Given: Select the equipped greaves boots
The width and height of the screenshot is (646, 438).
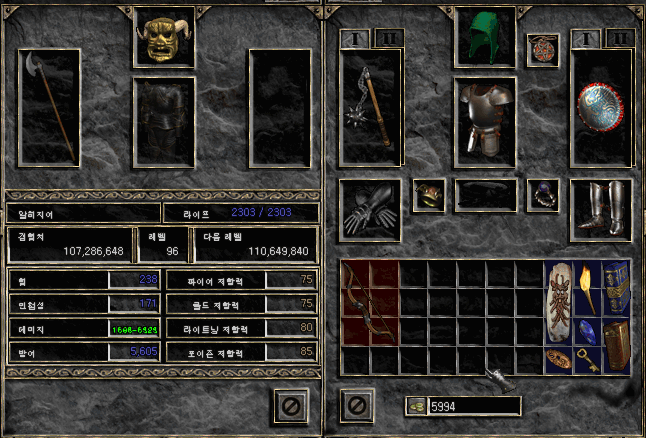Looking at the screenshot, I should (601, 210).
